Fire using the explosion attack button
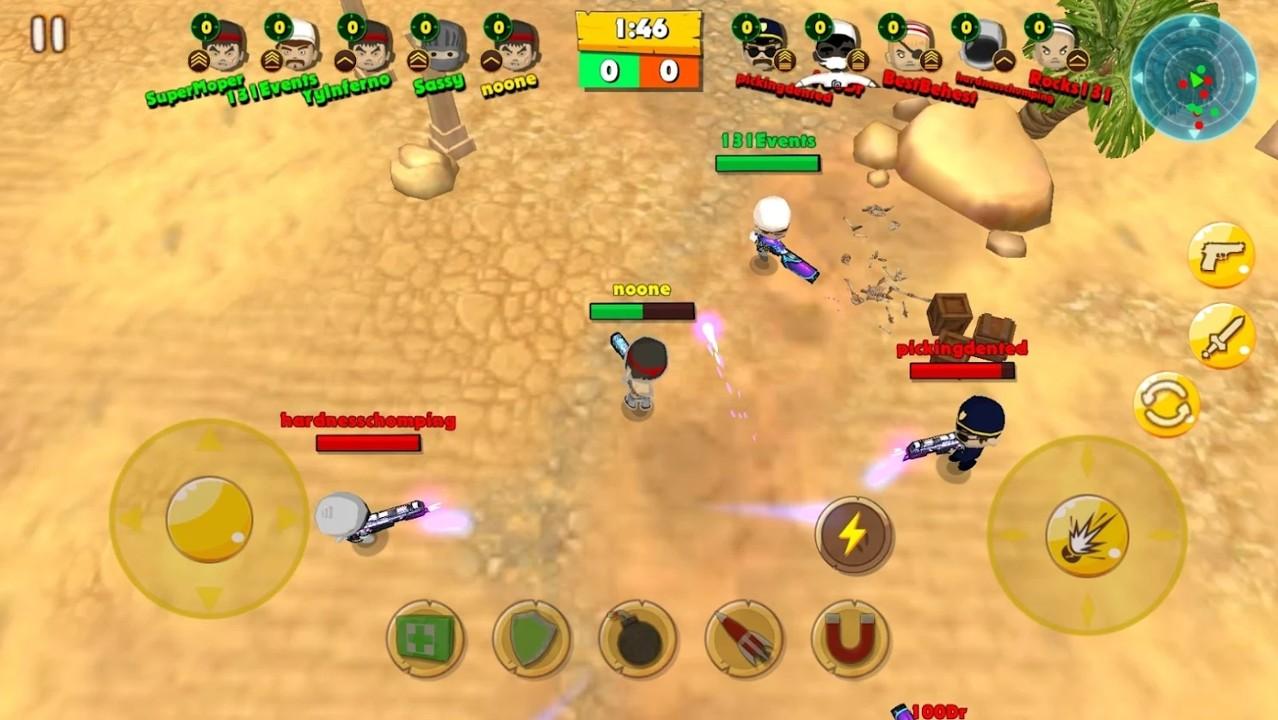 [1087, 535]
